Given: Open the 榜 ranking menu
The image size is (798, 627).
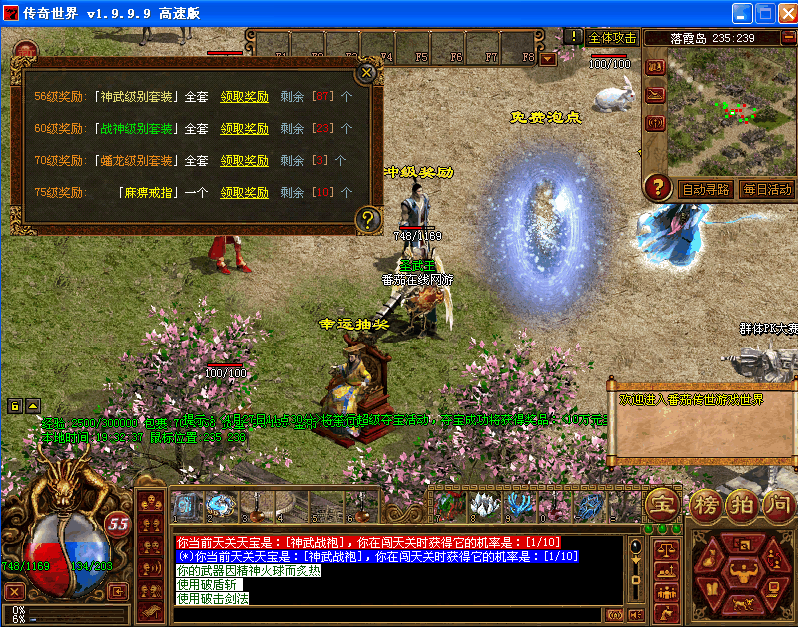Looking at the screenshot, I should click(705, 504).
